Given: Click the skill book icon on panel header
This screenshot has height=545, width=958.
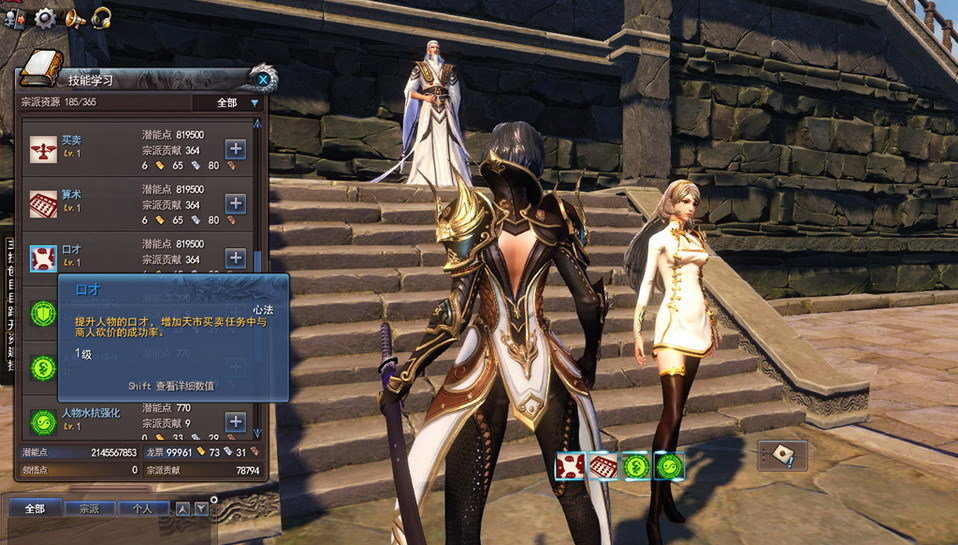Looking at the screenshot, I should (x=41, y=67).
